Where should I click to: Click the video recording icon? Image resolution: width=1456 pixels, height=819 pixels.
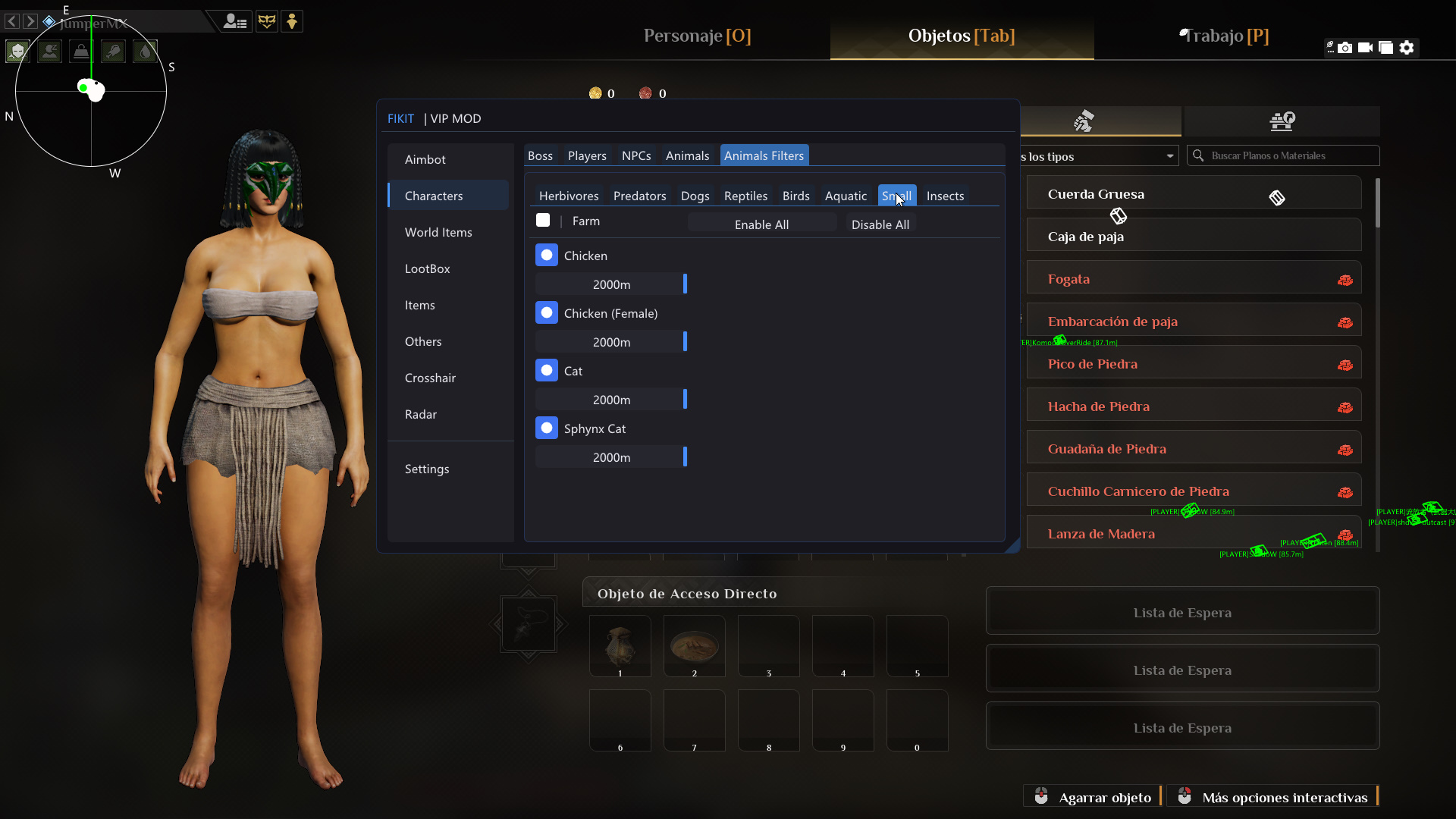1365,47
